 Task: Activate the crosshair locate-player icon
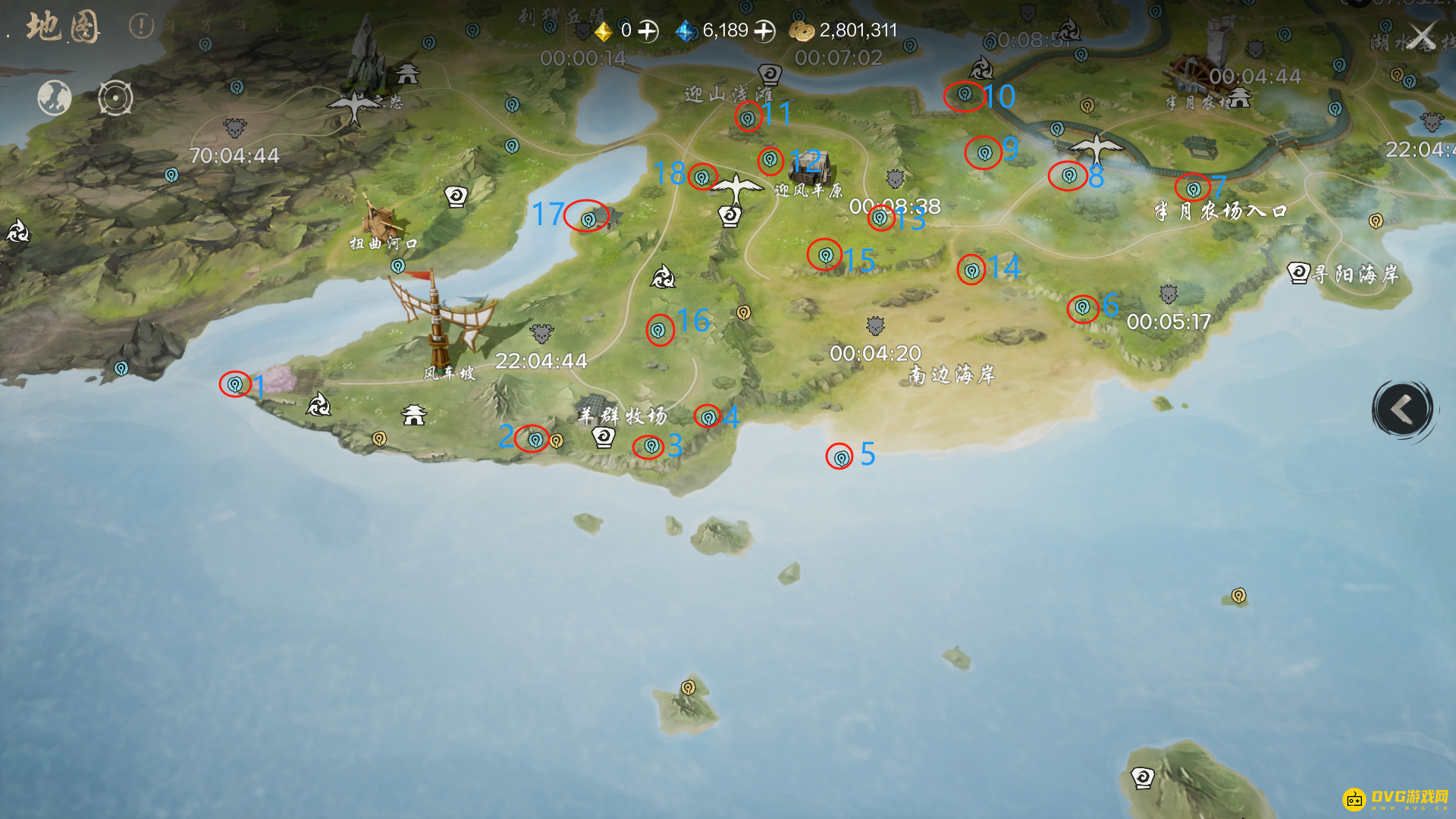(x=115, y=98)
